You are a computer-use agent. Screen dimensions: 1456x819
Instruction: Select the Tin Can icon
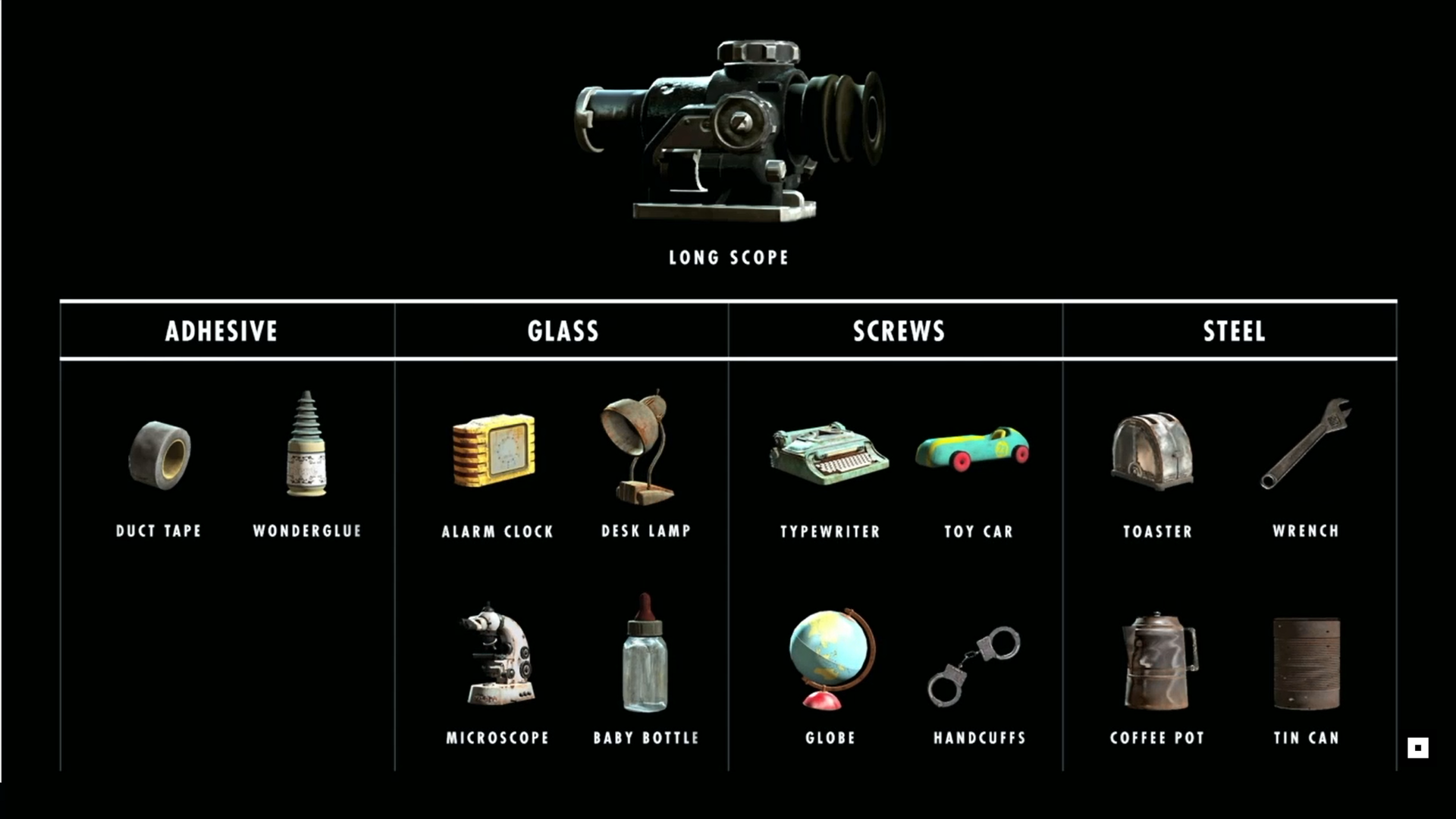click(x=1306, y=663)
